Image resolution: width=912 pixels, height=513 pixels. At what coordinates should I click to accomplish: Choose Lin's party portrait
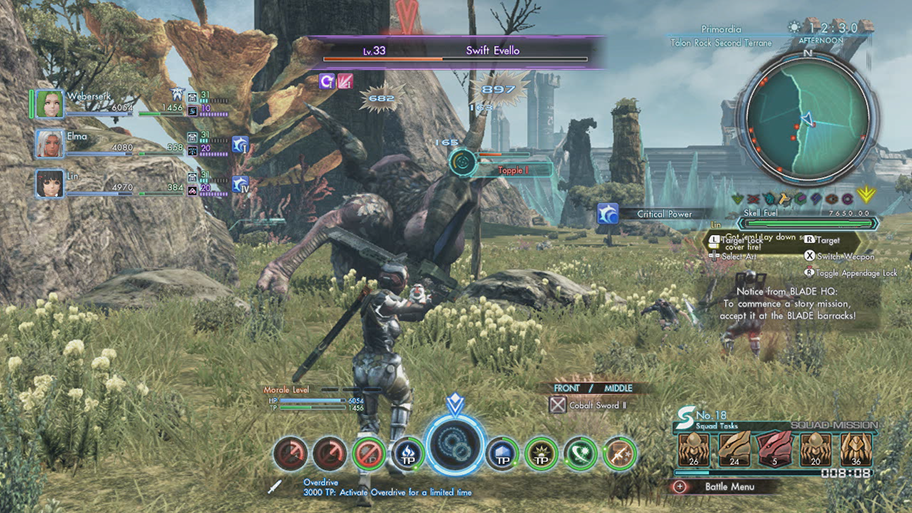tap(49, 183)
